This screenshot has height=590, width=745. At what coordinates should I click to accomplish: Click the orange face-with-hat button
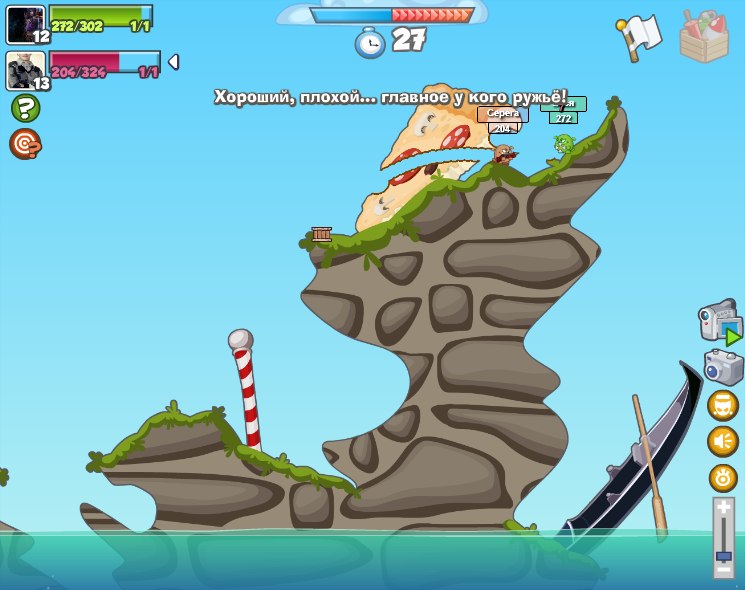[723, 405]
